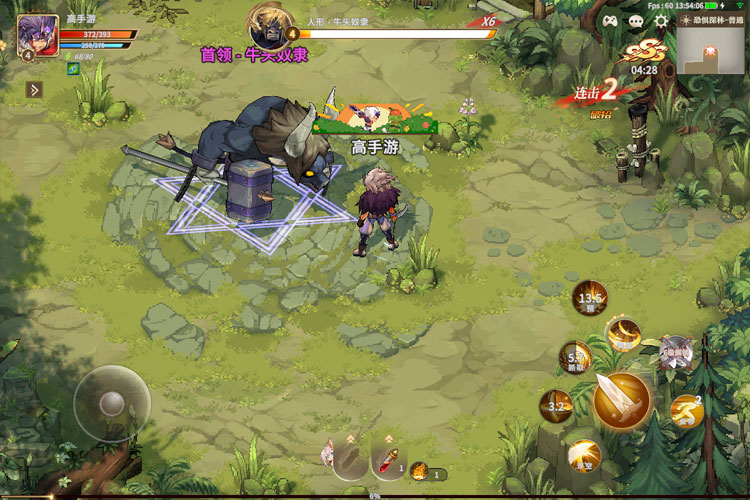Tap the main sword attack button
The width and height of the screenshot is (750, 500).
click(622, 399)
